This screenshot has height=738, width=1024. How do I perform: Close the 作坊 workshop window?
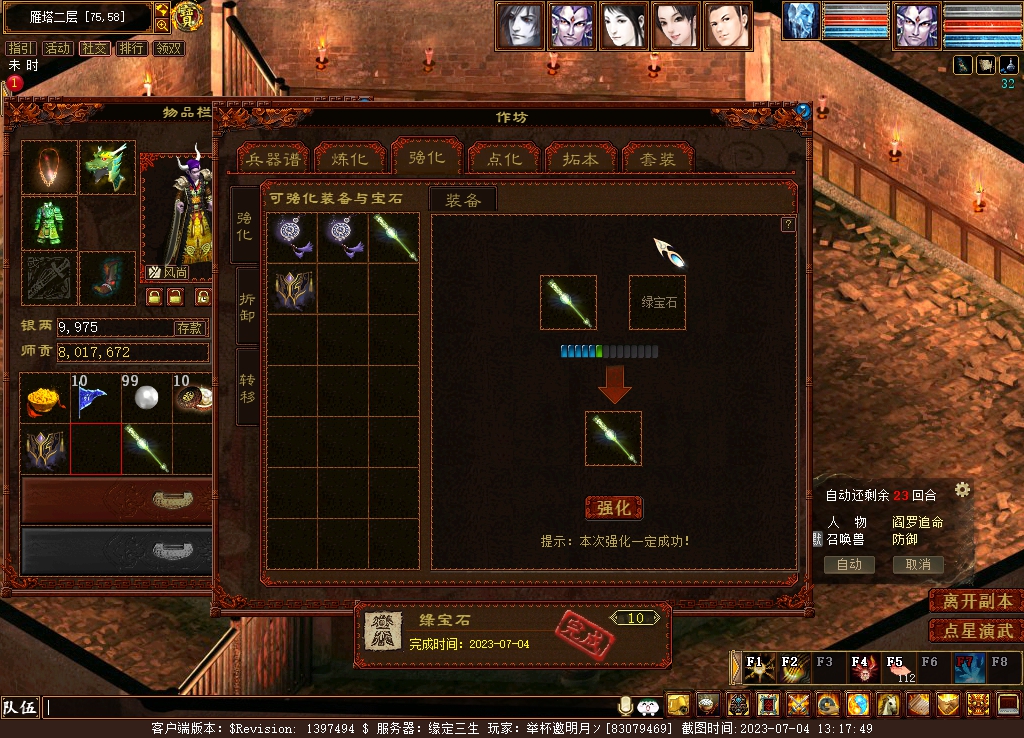point(802,111)
